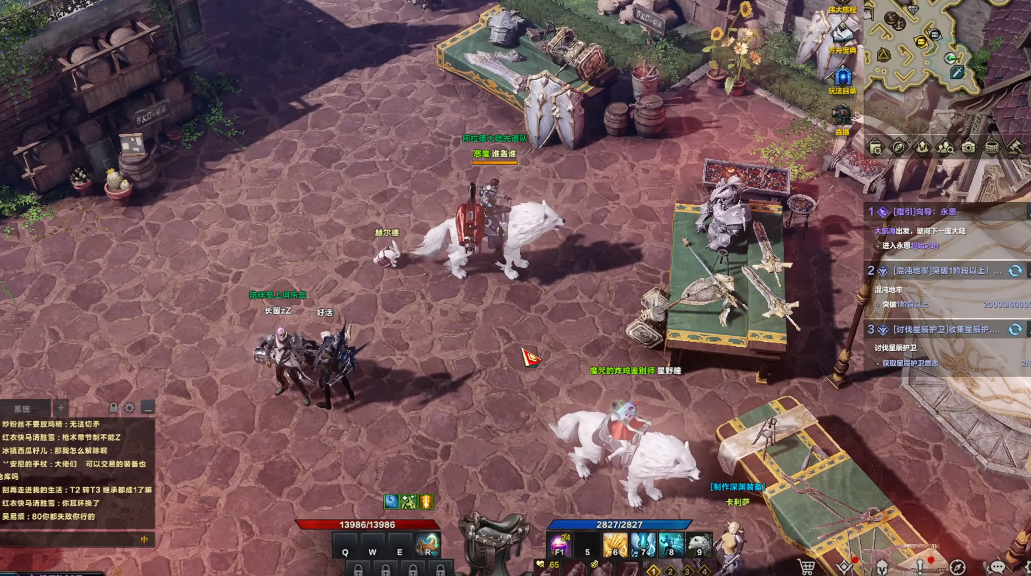Refresh the 讨伐星辰护卫 quest tracker entry
Image resolution: width=1031 pixels, height=576 pixels.
tap(1015, 329)
